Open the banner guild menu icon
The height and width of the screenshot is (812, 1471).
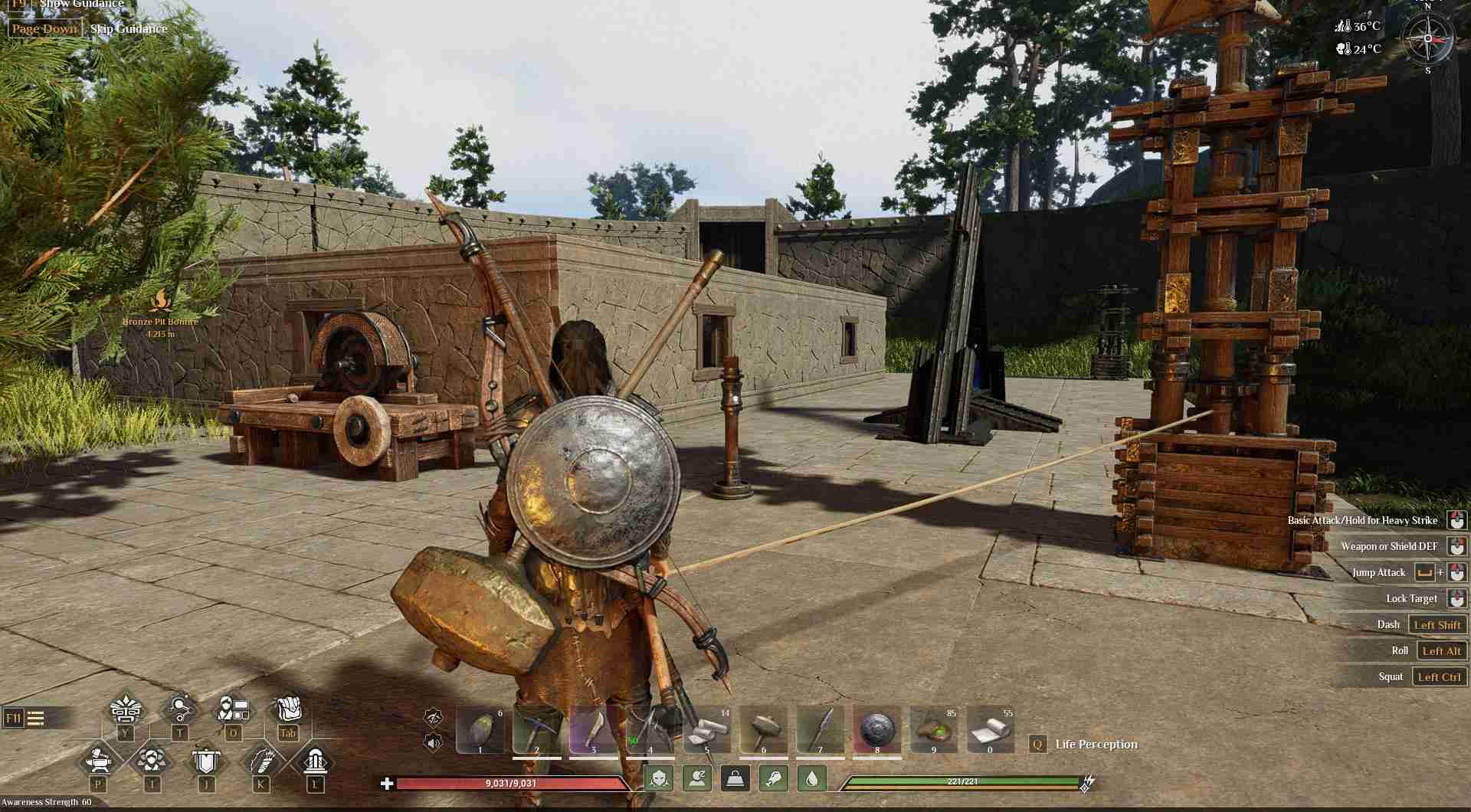(206, 761)
